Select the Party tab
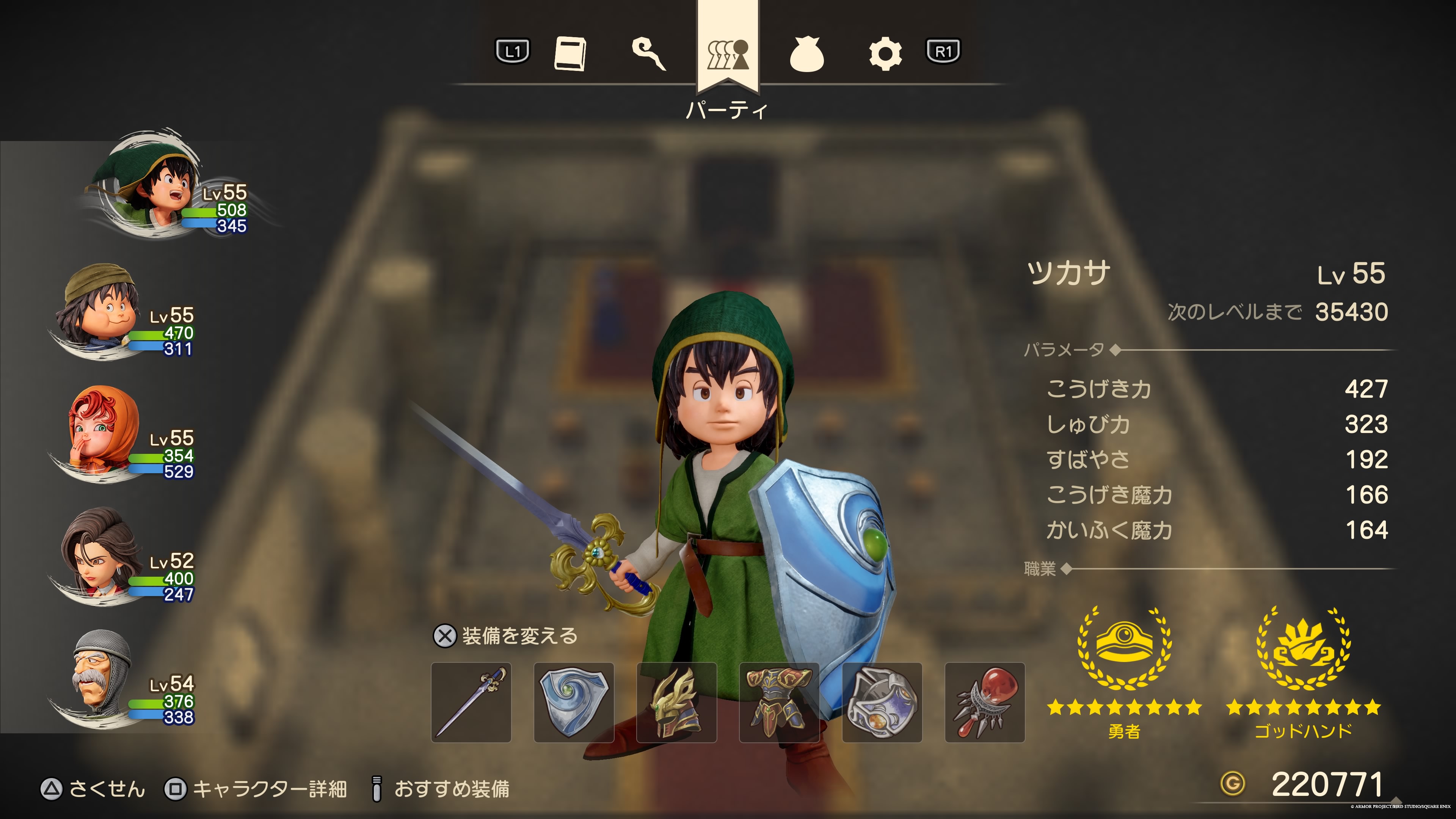The height and width of the screenshot is (819, 1456). coord(728,54)
